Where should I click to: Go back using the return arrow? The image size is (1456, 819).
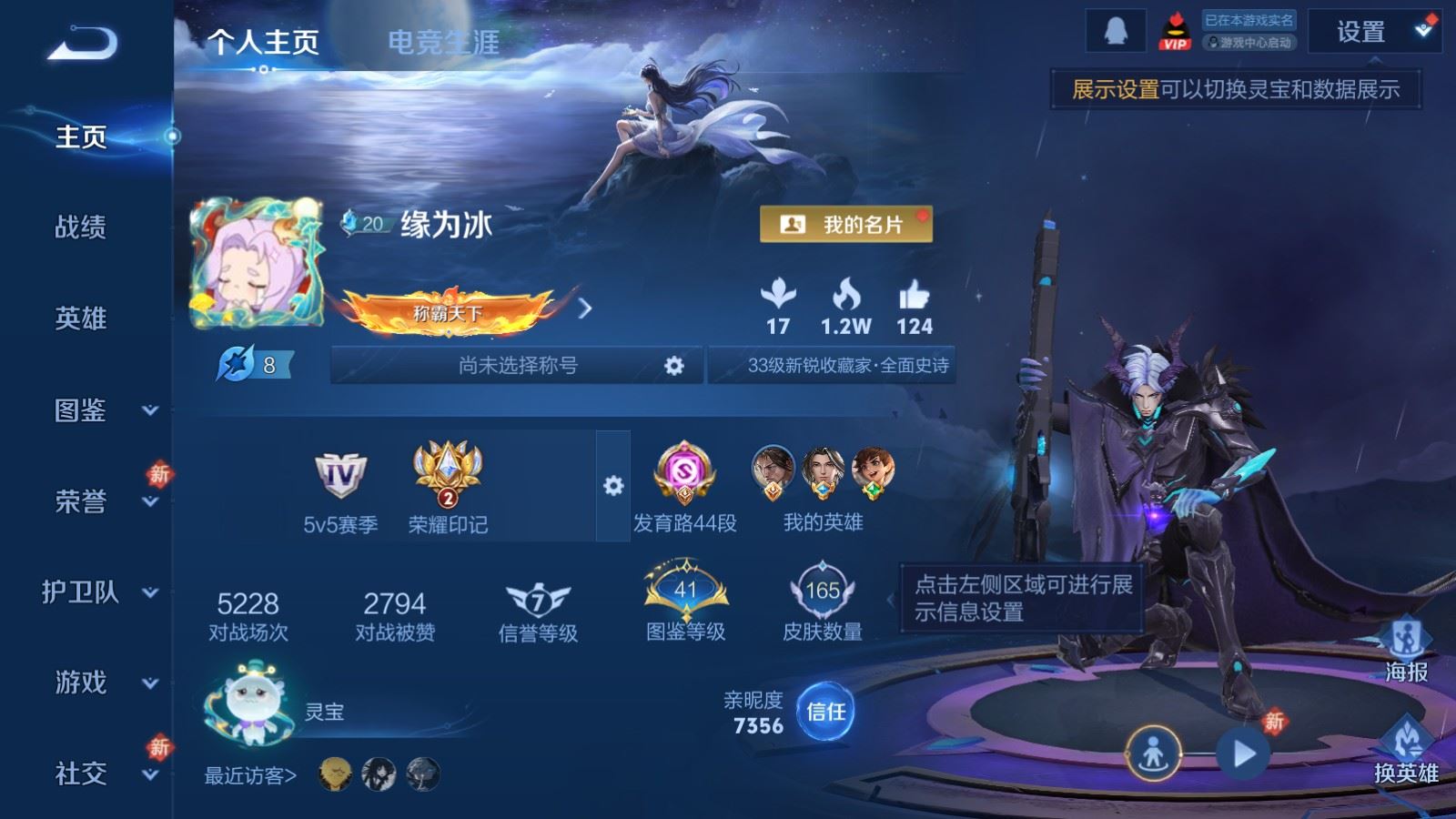[x=82, y=43]
